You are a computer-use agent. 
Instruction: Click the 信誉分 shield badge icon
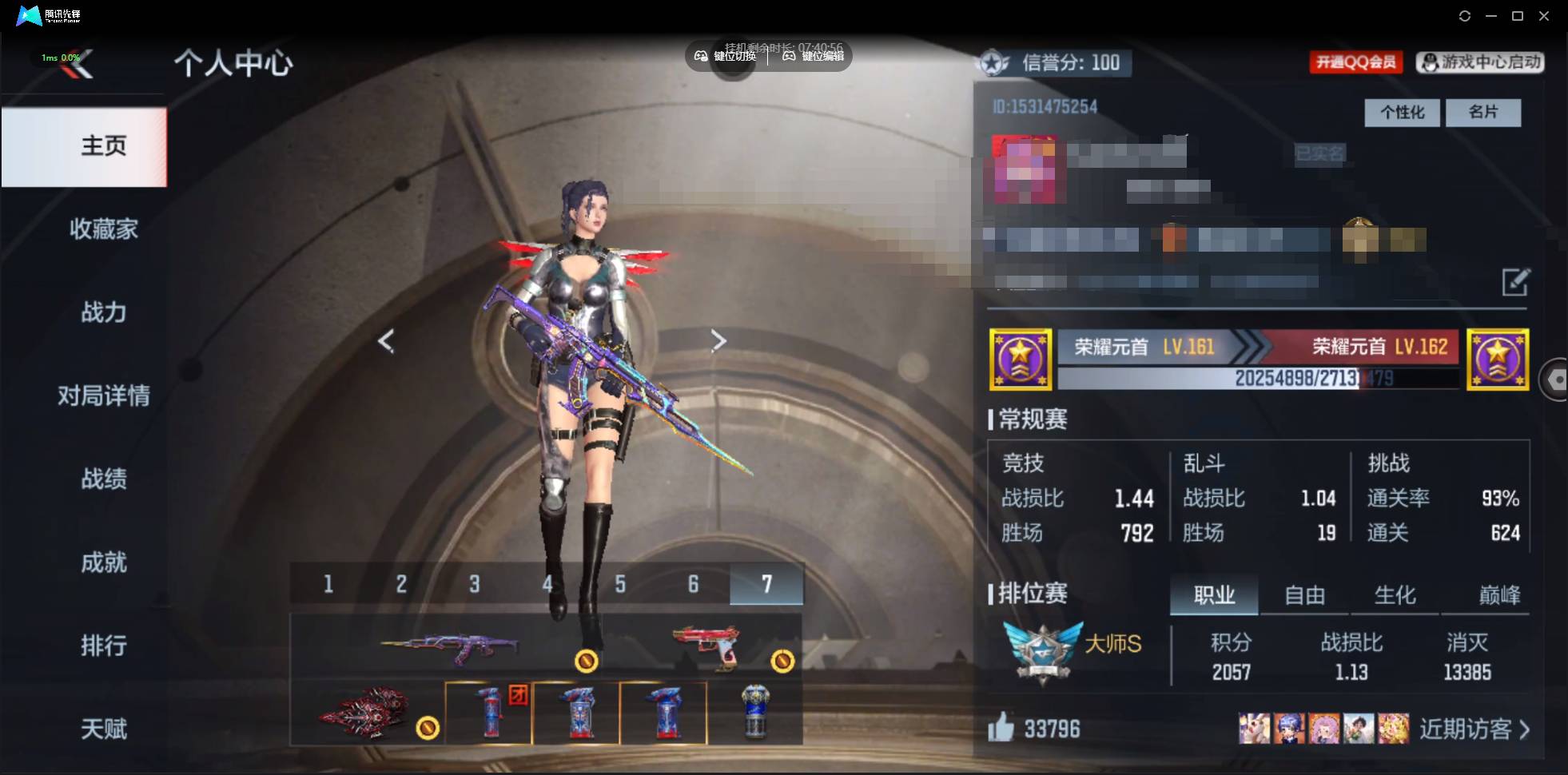point(995,63)
